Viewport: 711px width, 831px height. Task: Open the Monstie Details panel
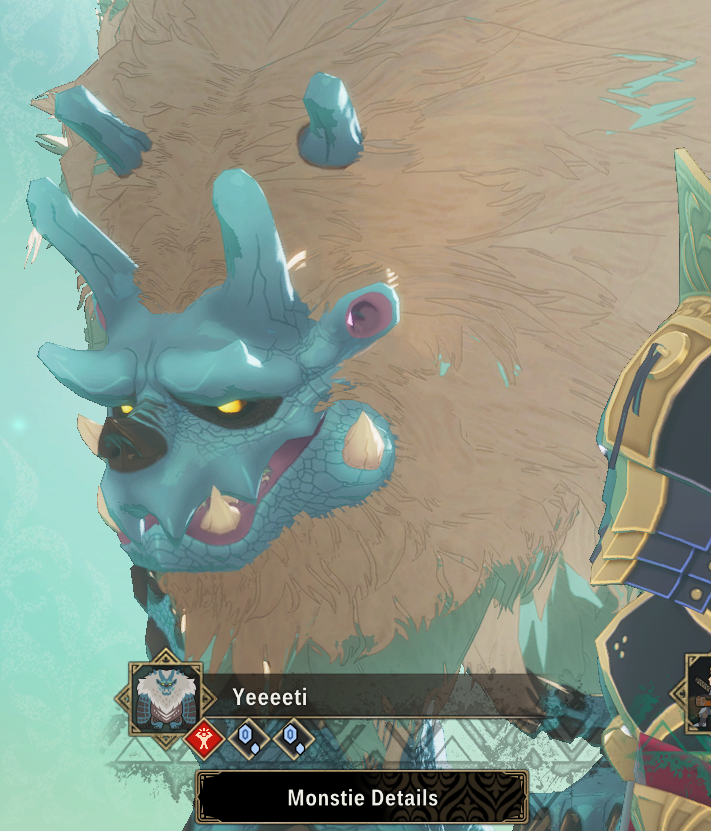click(x=362, y=798)
